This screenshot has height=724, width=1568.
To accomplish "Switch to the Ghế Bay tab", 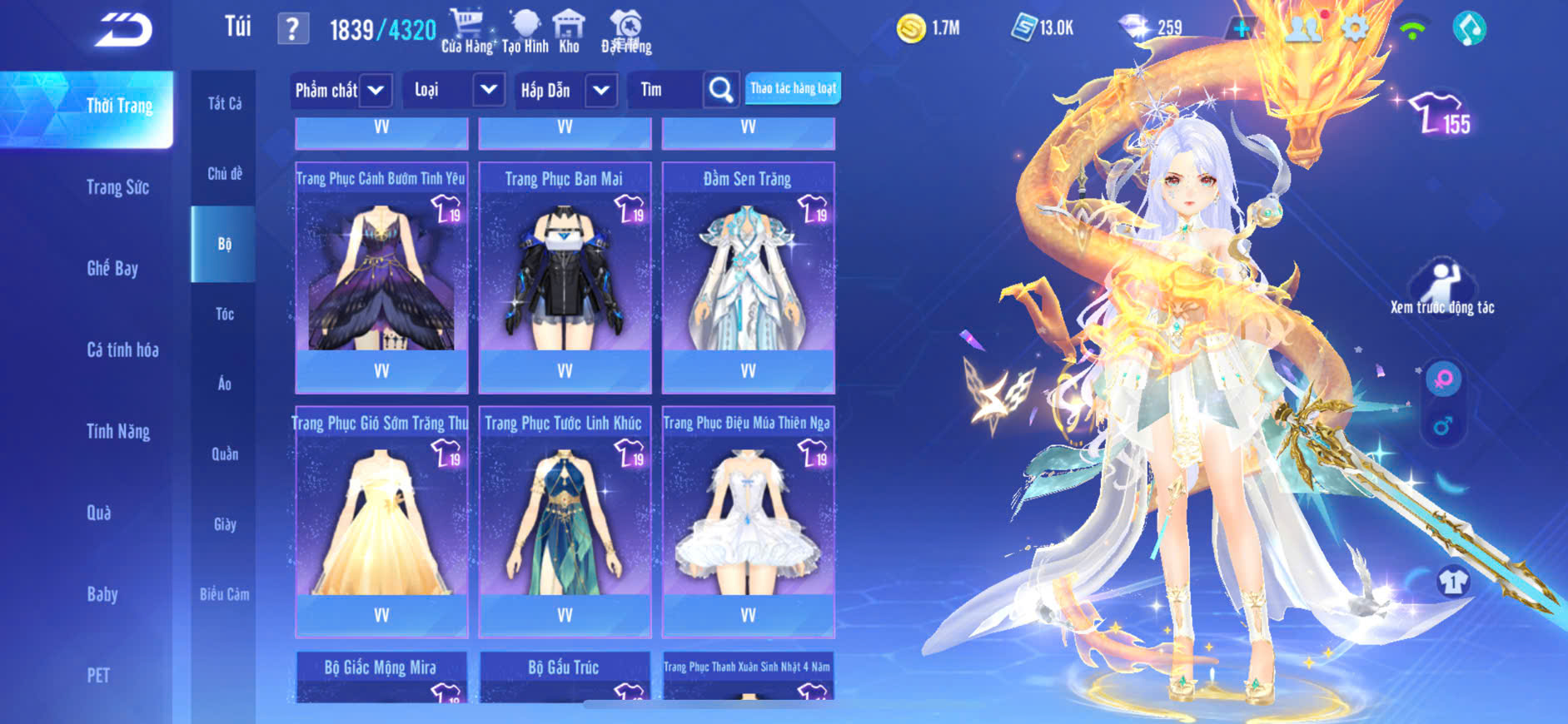I will (112, 268).
